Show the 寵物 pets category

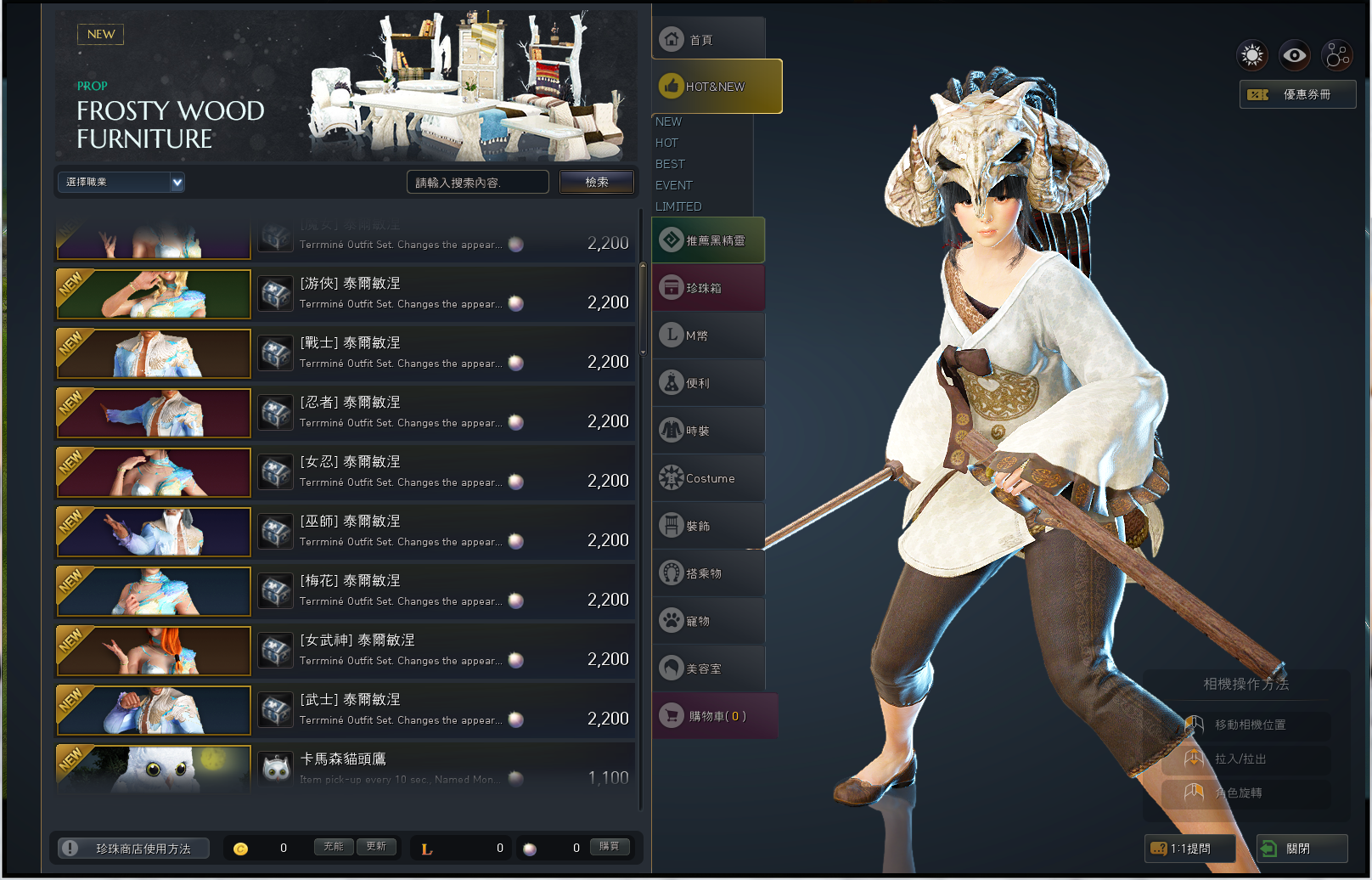[708, 621]
